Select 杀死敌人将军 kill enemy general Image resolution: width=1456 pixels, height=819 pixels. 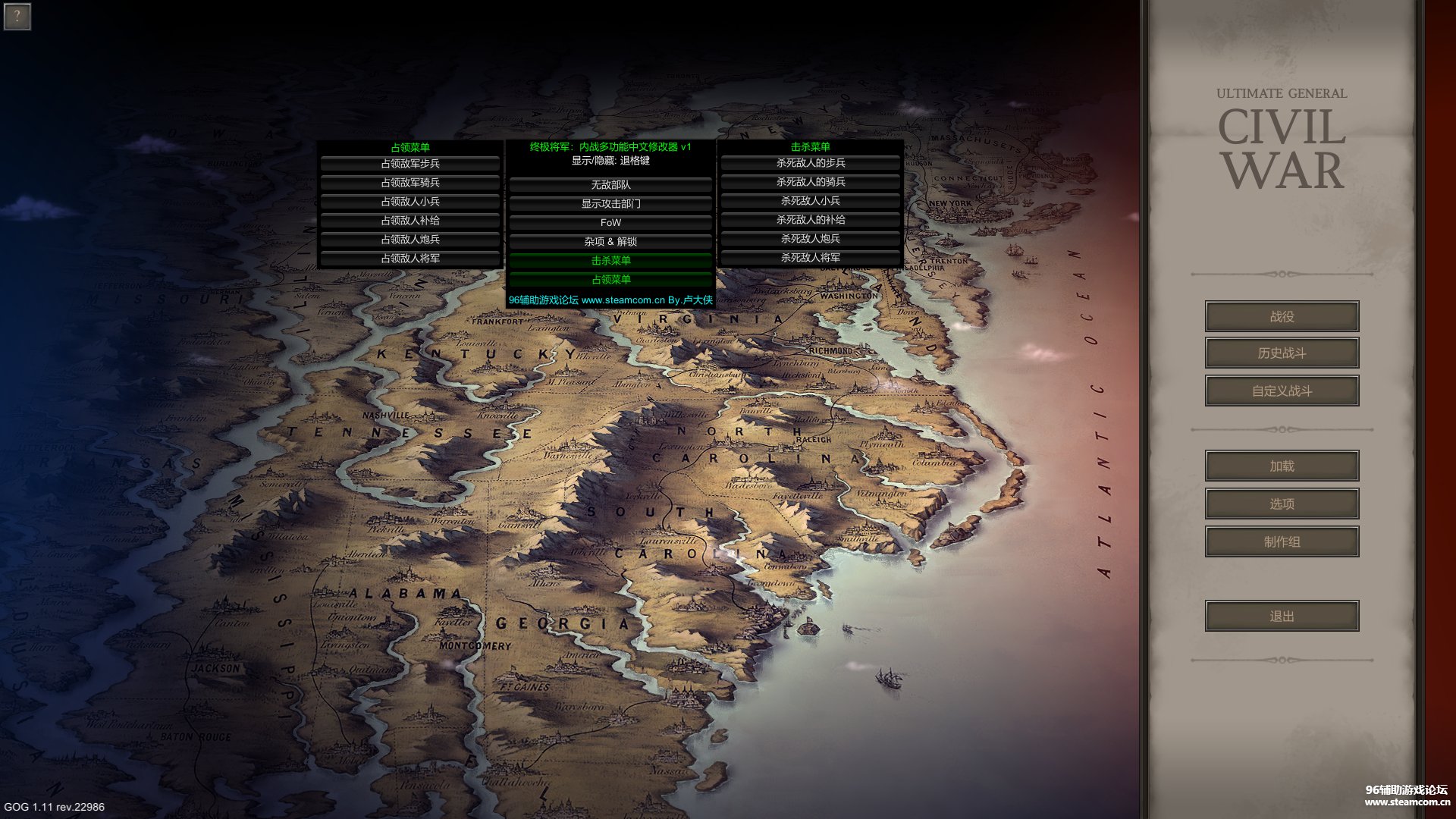[811, 258]
